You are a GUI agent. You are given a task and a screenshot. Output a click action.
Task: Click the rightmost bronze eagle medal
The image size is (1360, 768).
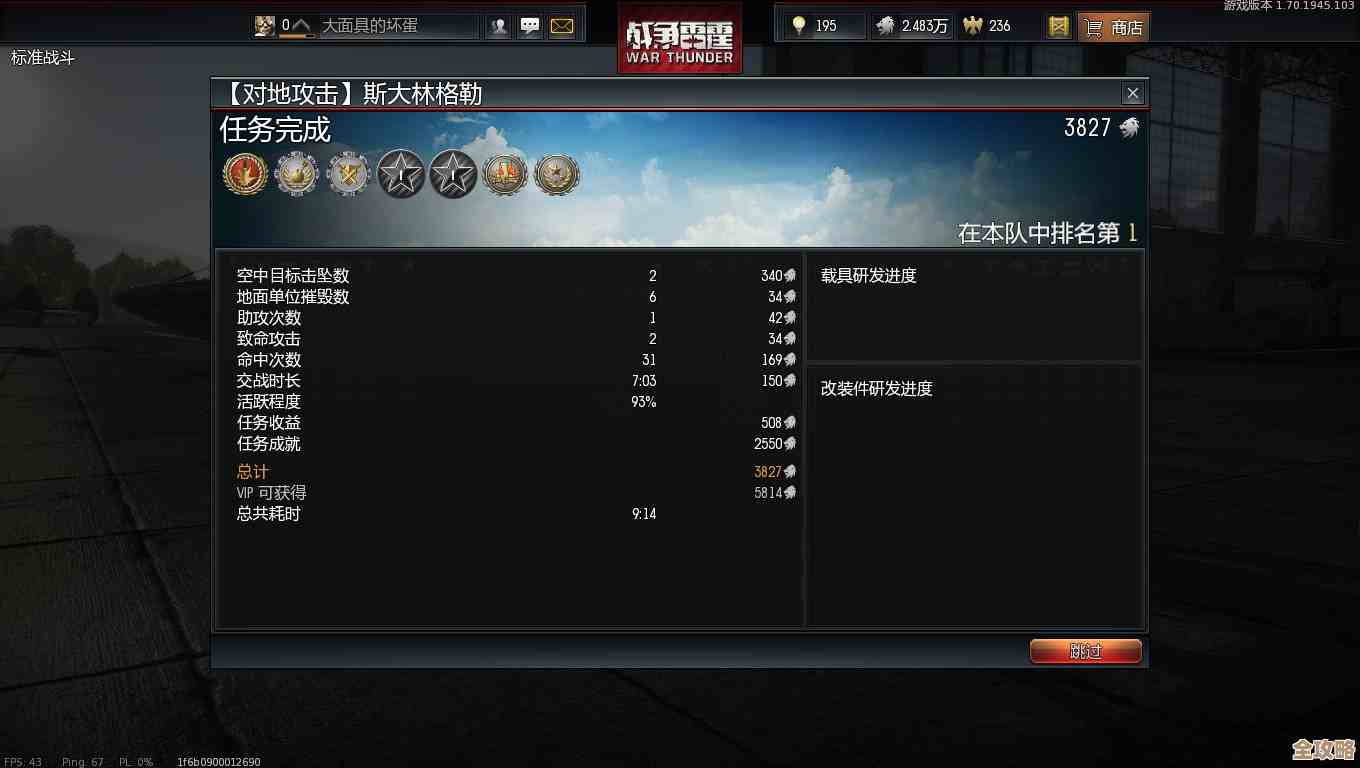(557, 173)
